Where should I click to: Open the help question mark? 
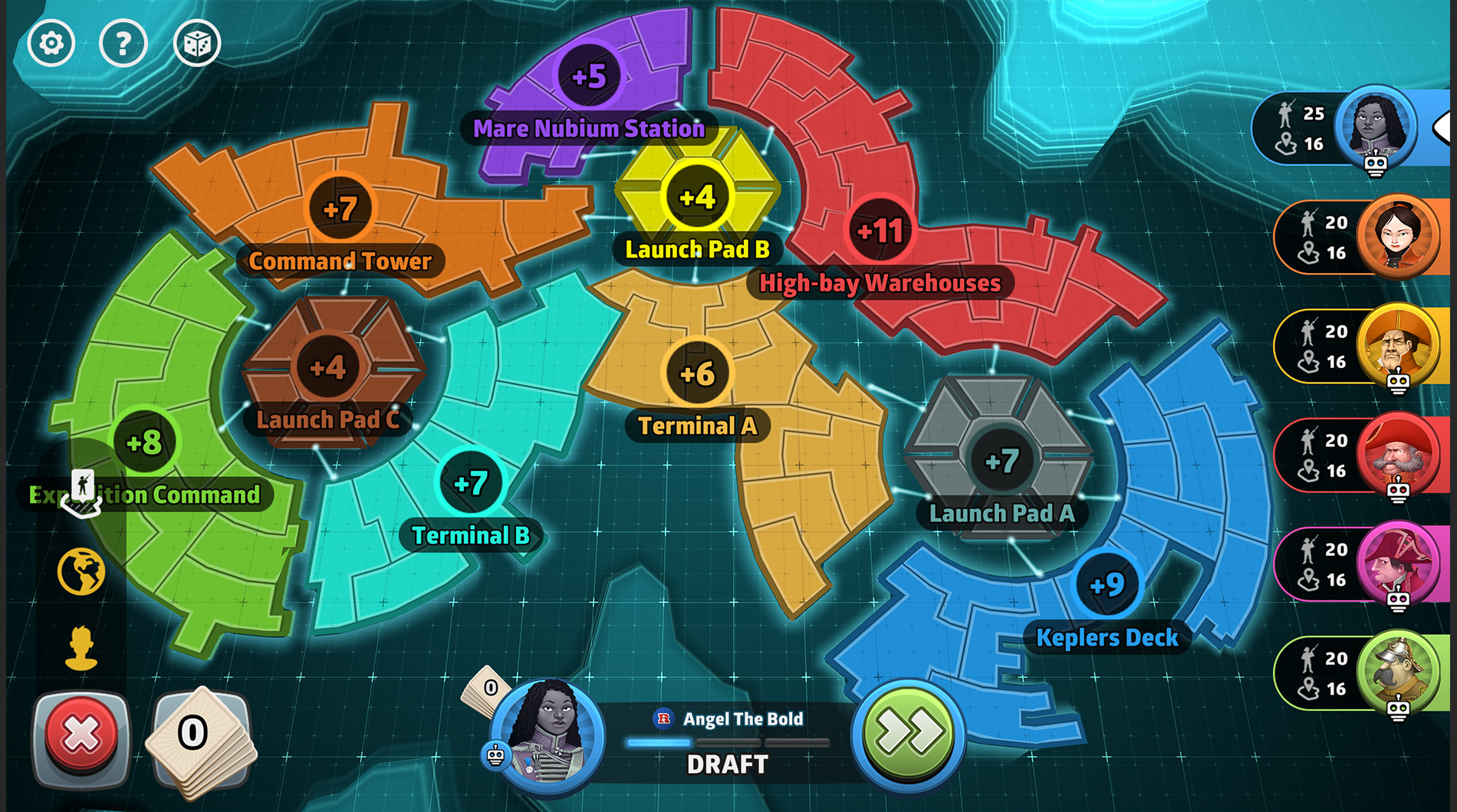(123, 43)
